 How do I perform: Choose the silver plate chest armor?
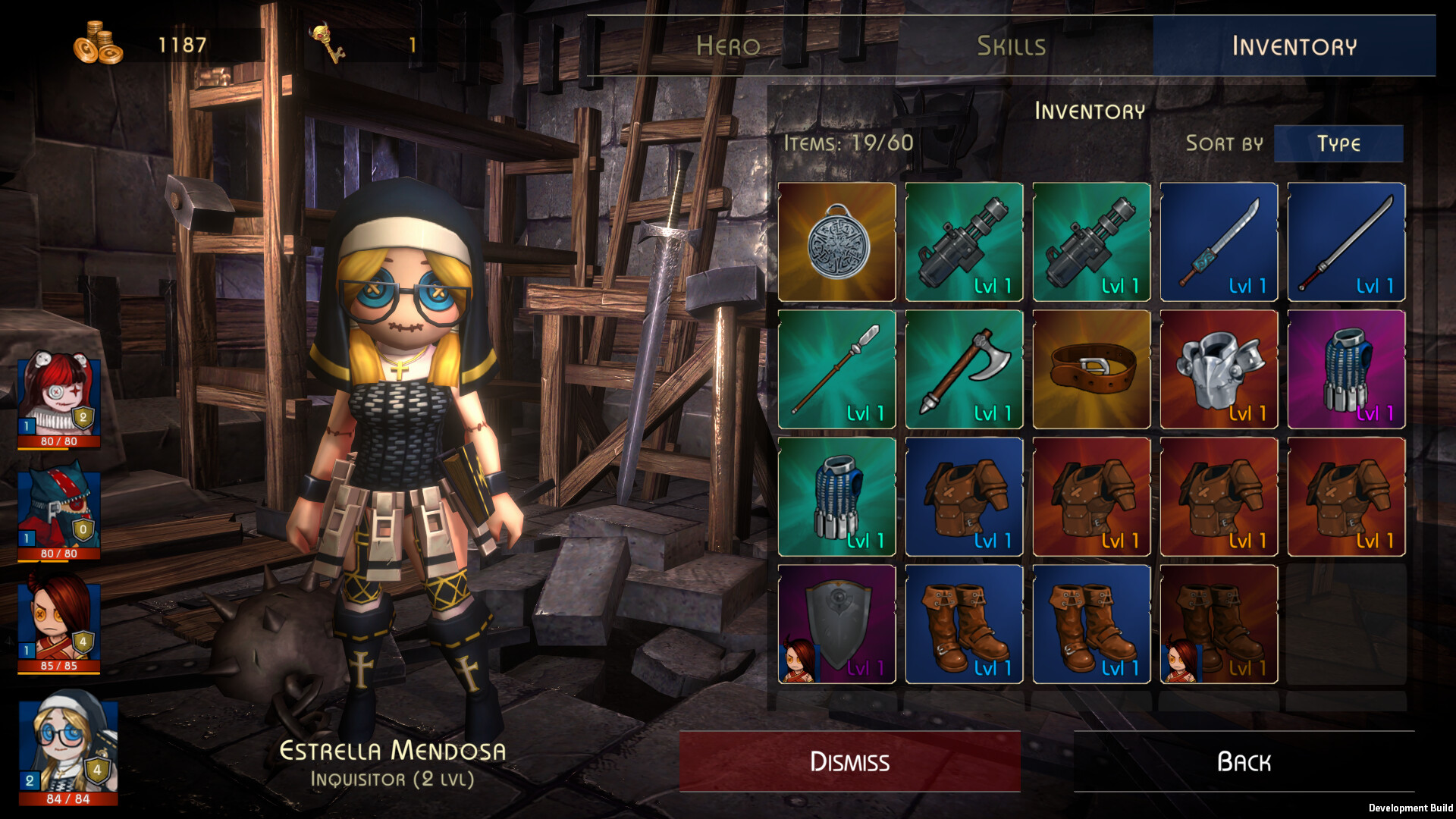1219,369
